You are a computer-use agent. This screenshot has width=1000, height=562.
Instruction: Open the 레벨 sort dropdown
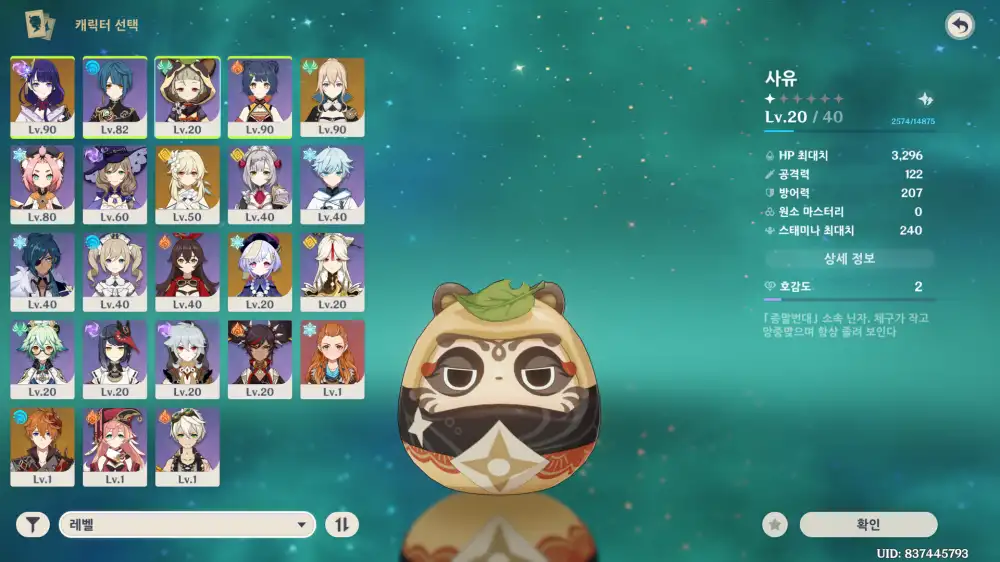pos(187,524)
